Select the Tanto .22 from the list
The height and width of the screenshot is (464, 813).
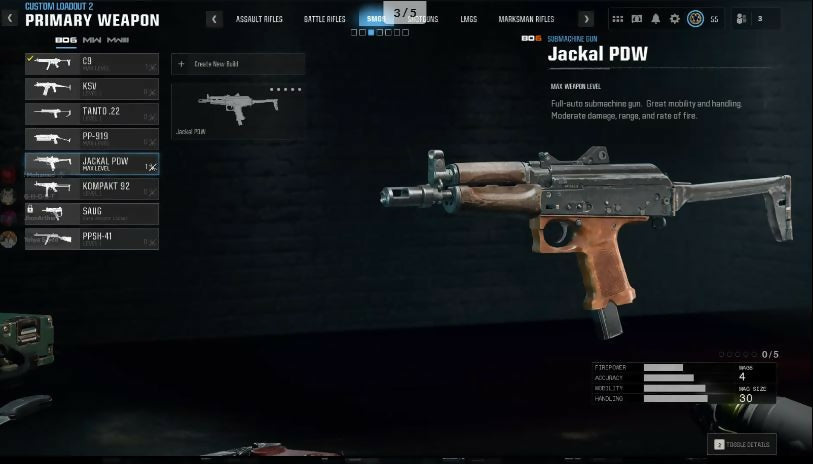(91, 114)
